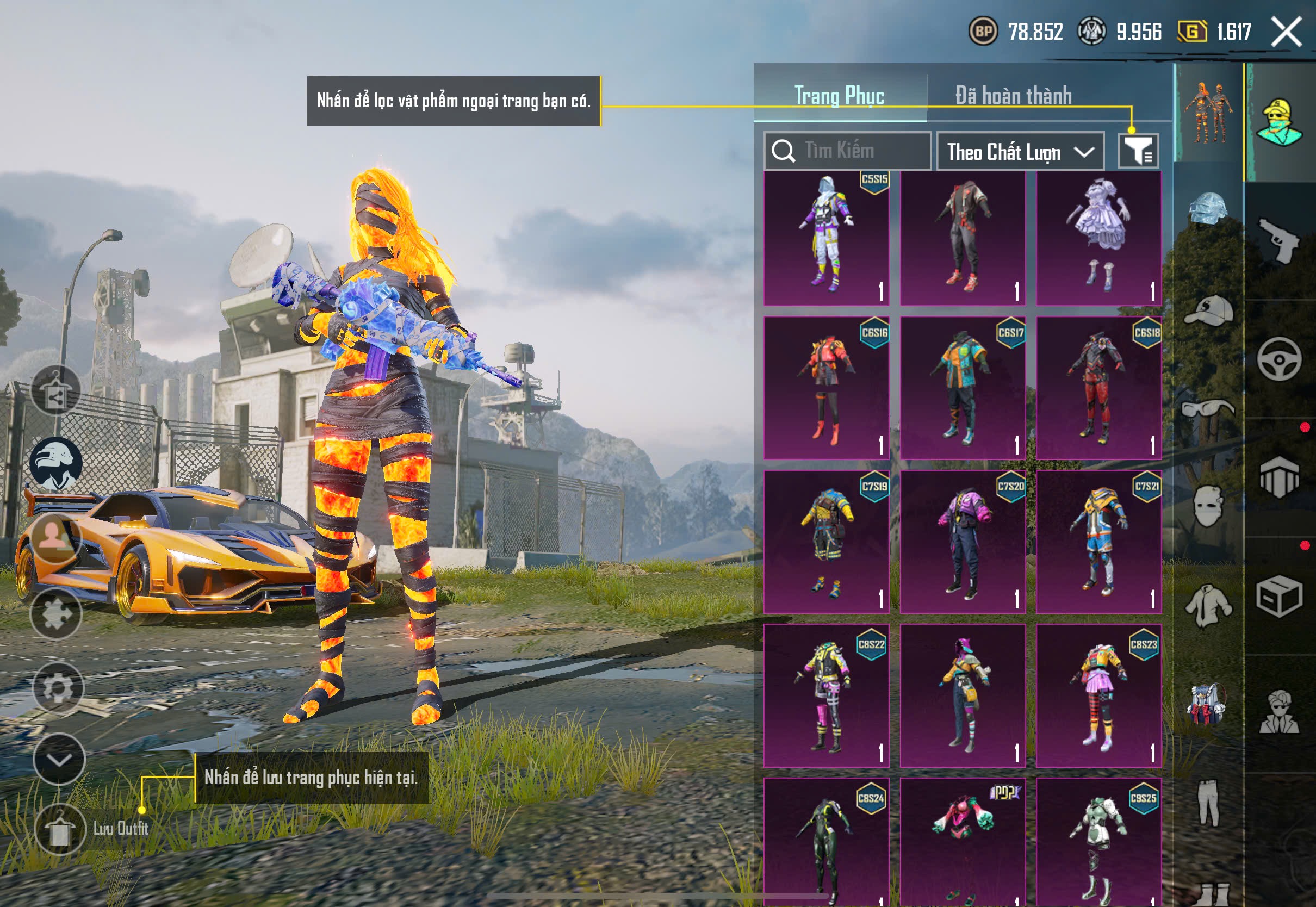Open the weapon skins pistol section

point(1279,240)
